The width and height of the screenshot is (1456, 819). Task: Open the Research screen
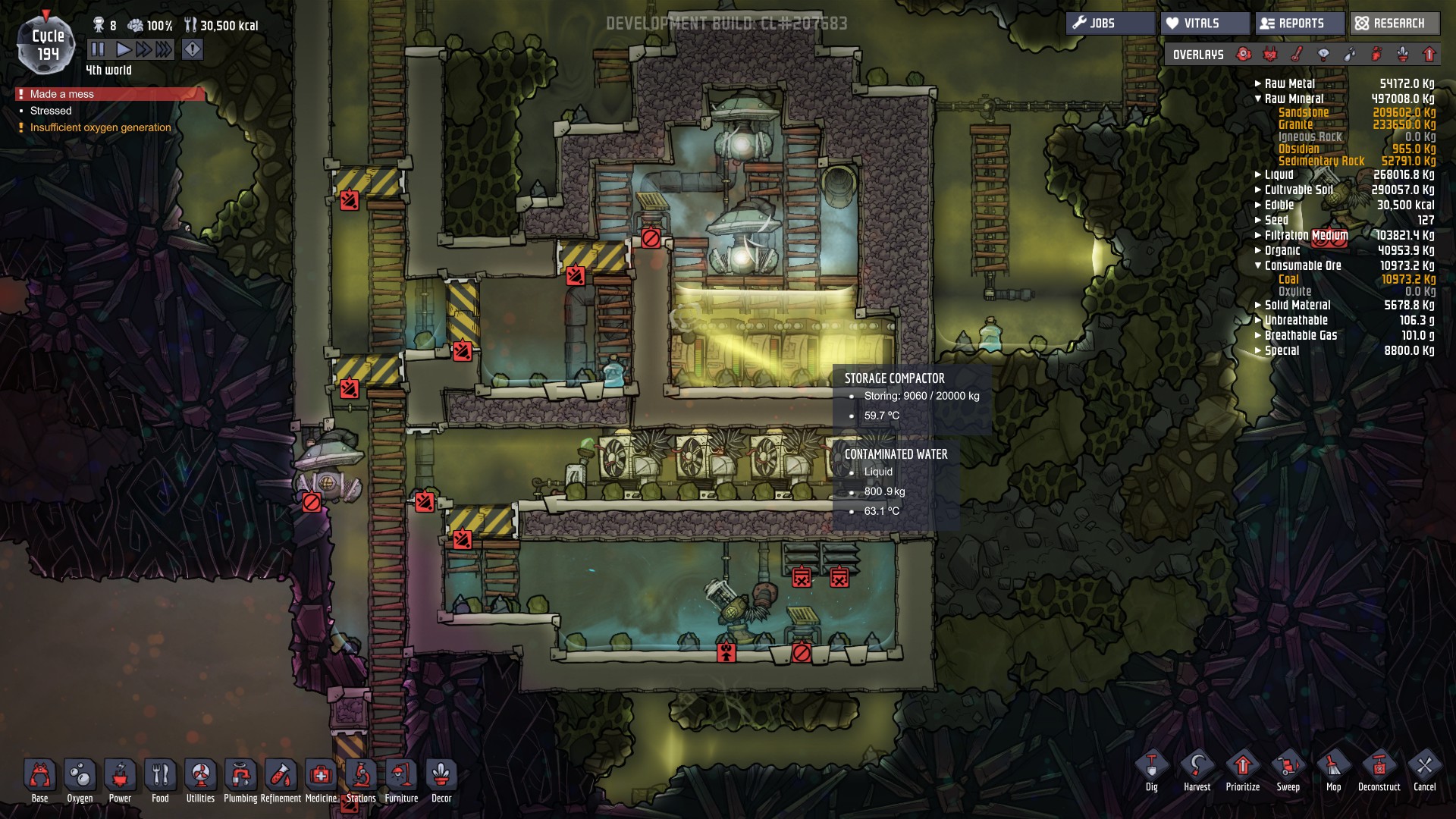[1394, 24]
